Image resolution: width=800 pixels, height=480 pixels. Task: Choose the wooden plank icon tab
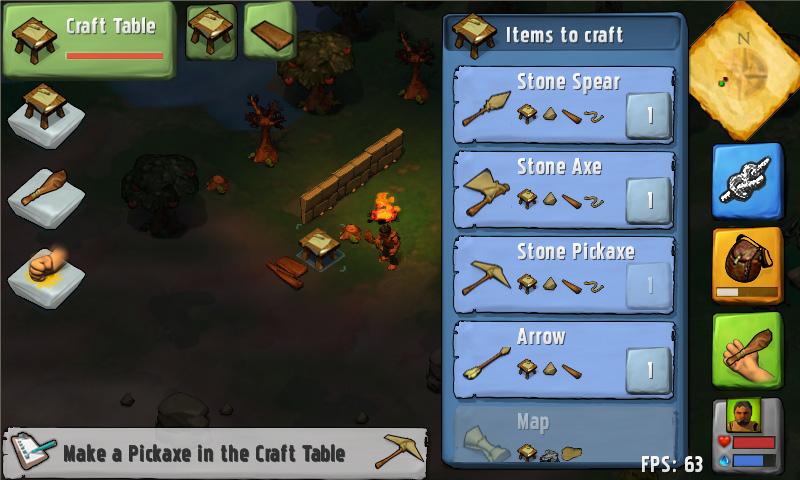coord(269,30)
